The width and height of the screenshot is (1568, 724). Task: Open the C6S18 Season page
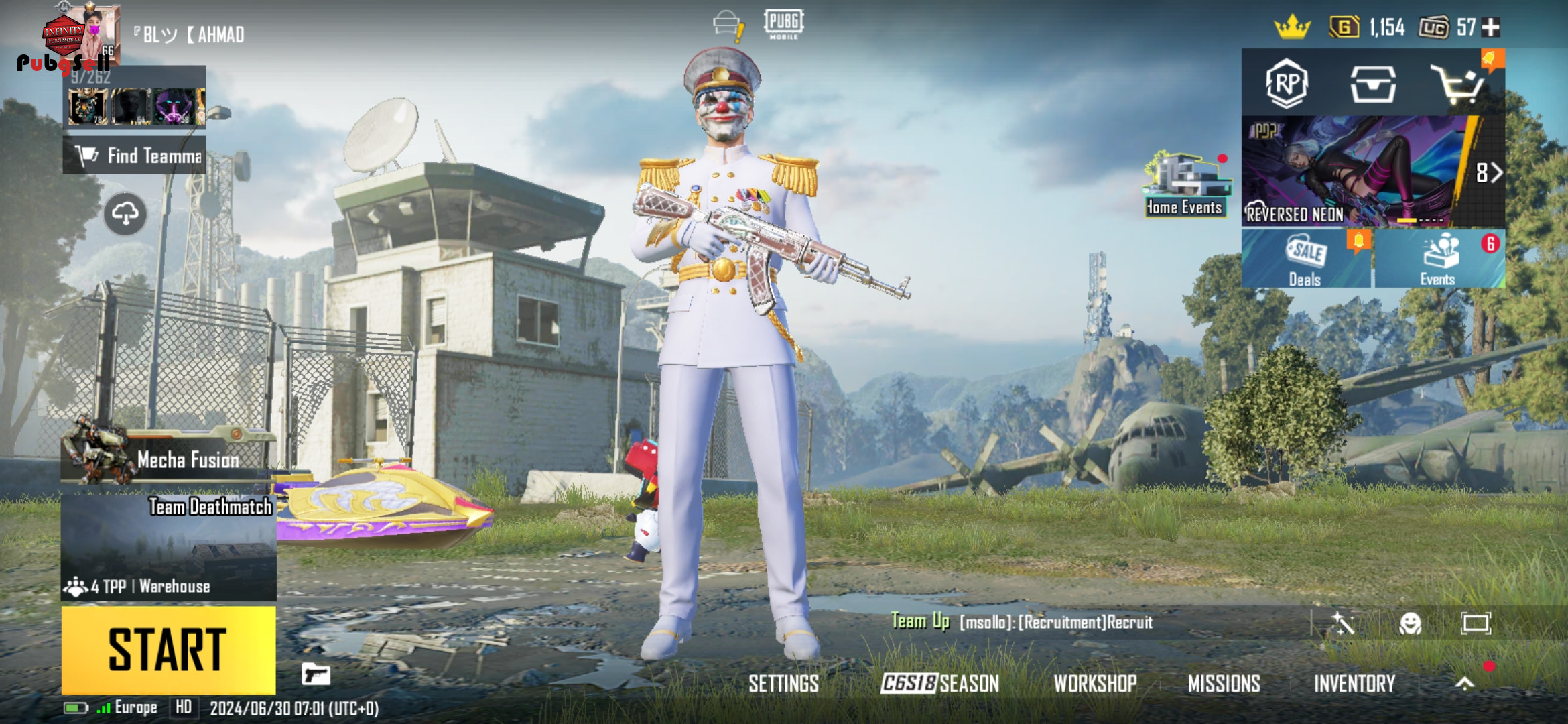939,684
